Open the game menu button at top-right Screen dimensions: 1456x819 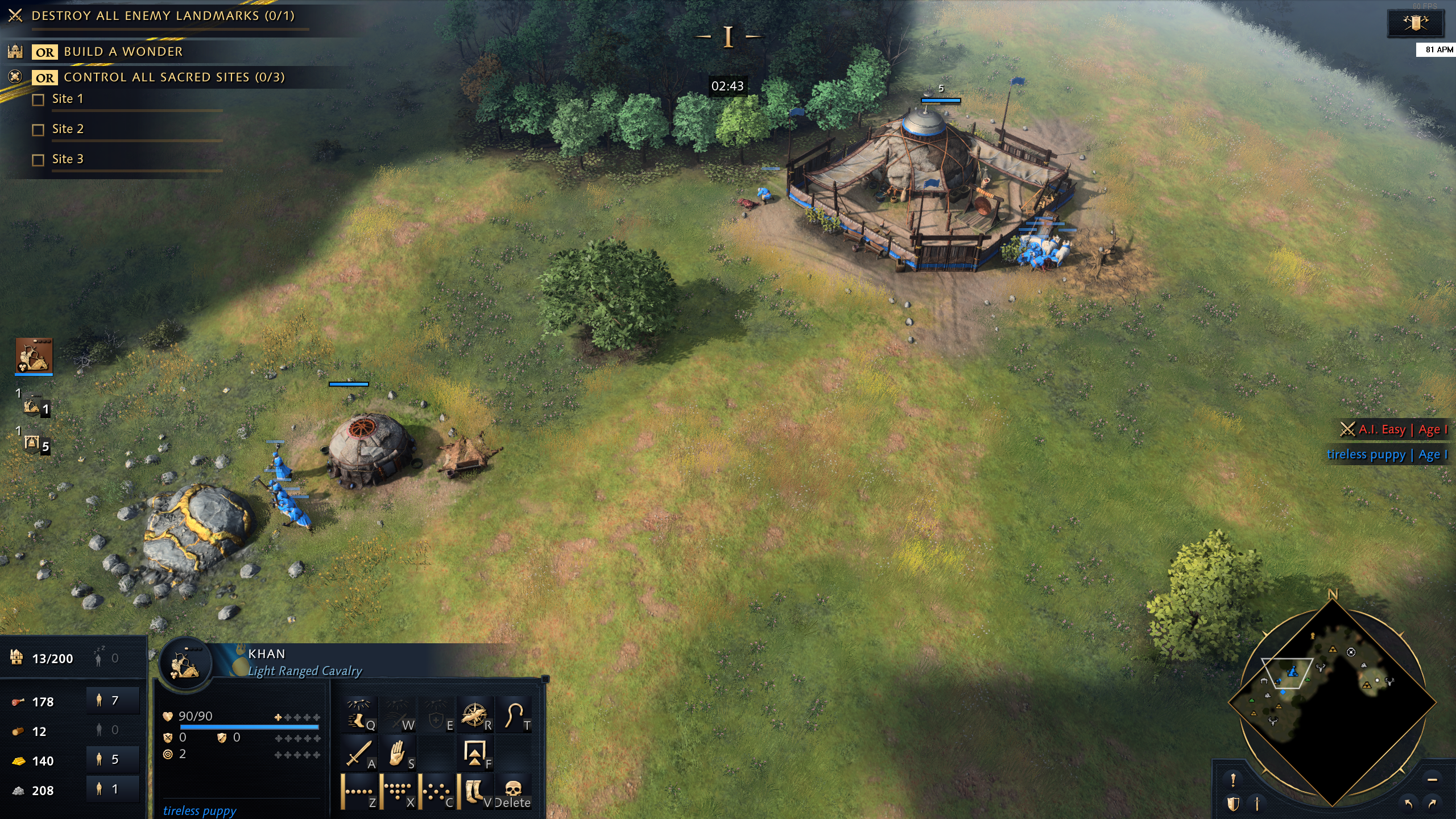(1415, 23)
